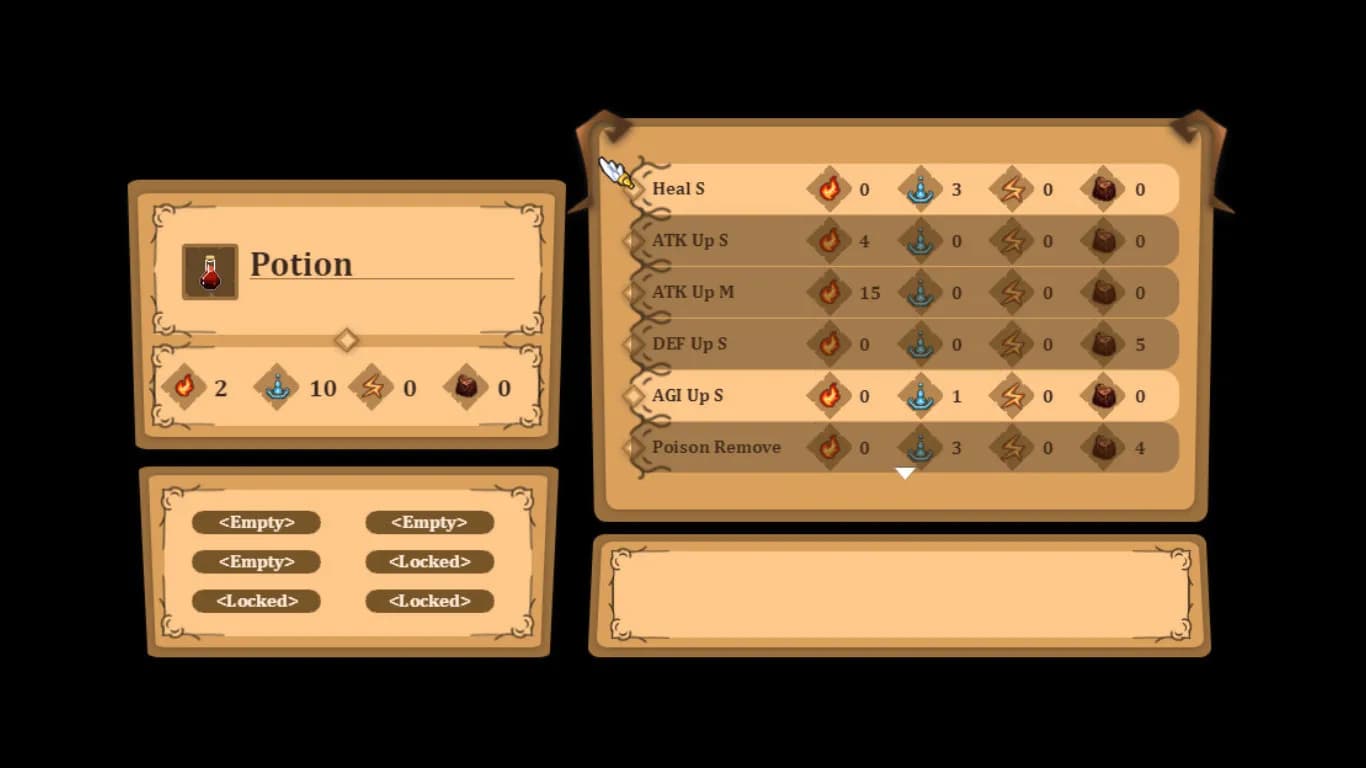Image resolution: width=1366 pixels, height=768 pixels.
Task: Click the white down arrow below the recipe list
Action: (905, 472)
